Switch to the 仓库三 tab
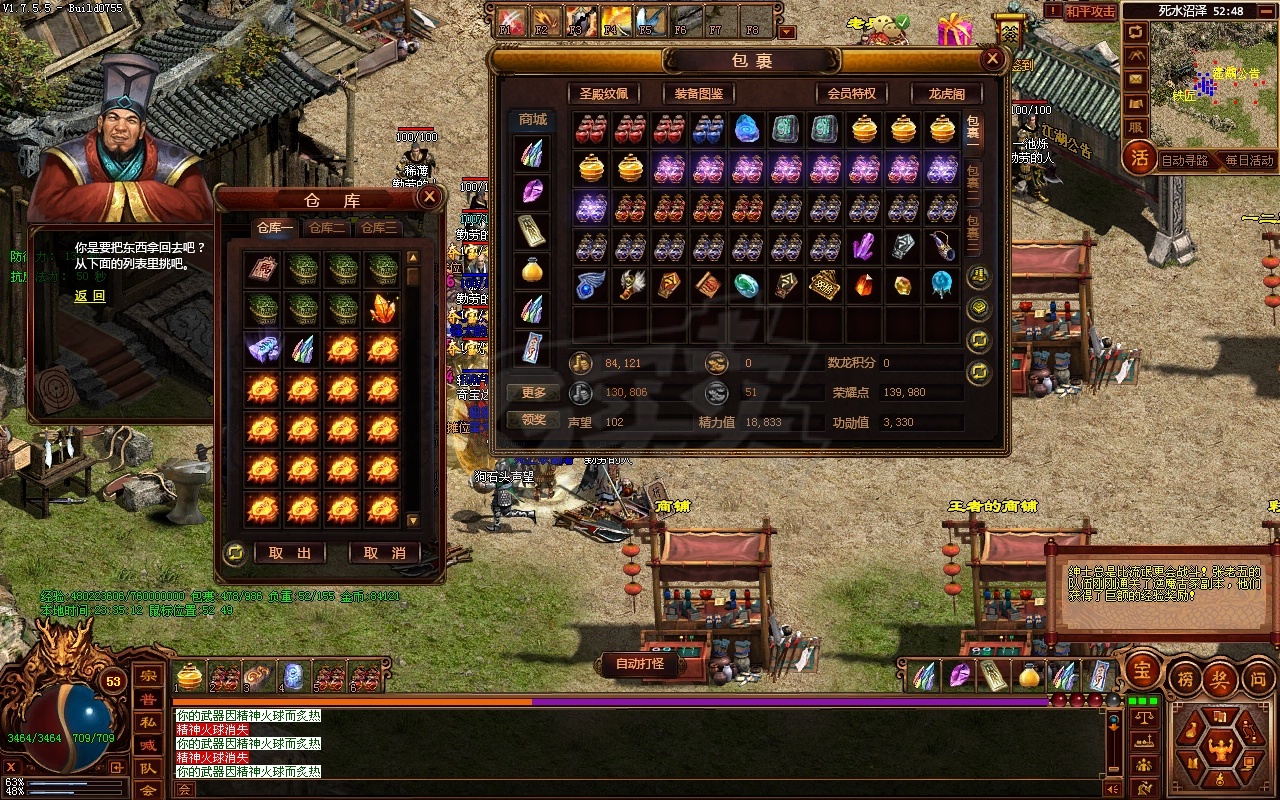This screenshot has width=1280, height=800. coord(380,228)
